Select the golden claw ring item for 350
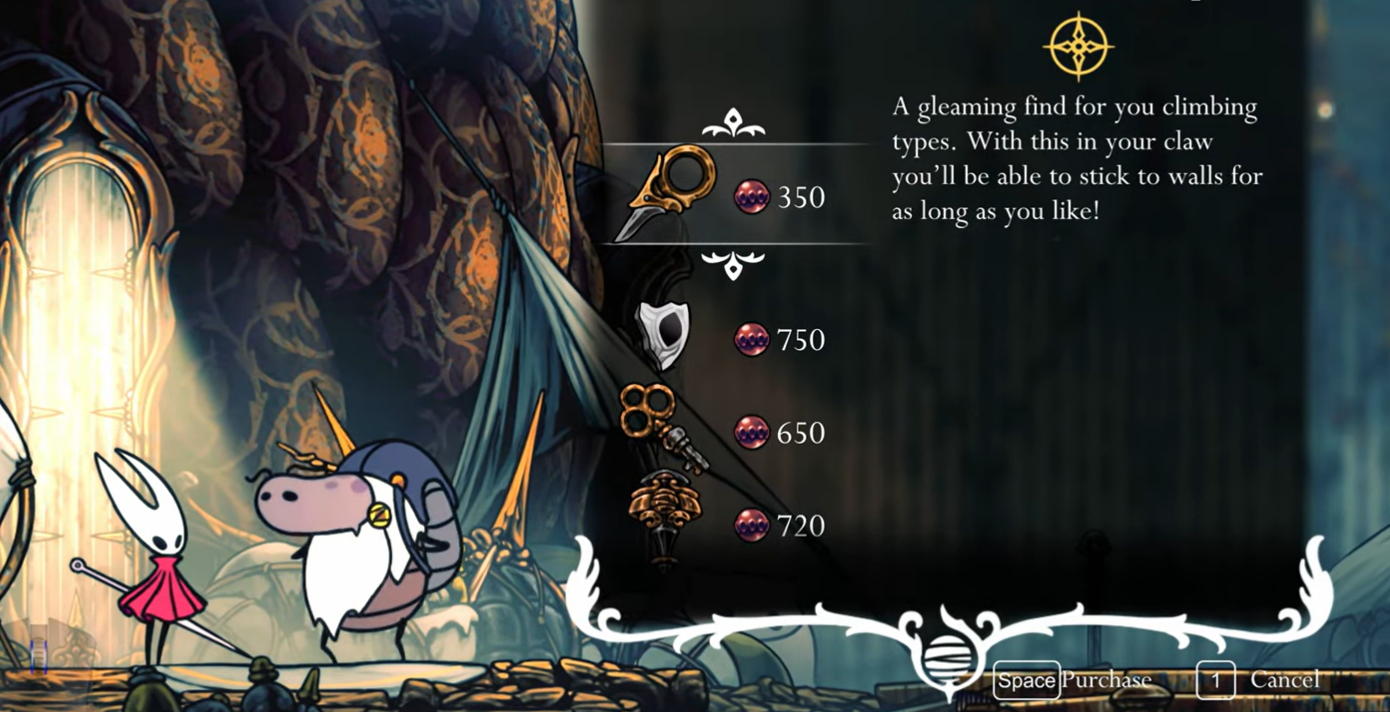1390x712 pixels. (665, 194)
